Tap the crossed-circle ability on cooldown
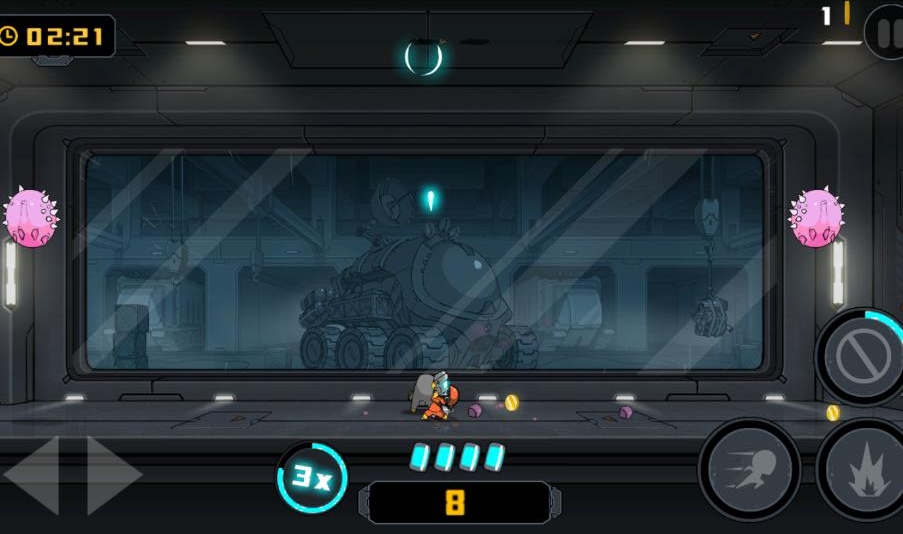903x534 pixels. point(862,358)
